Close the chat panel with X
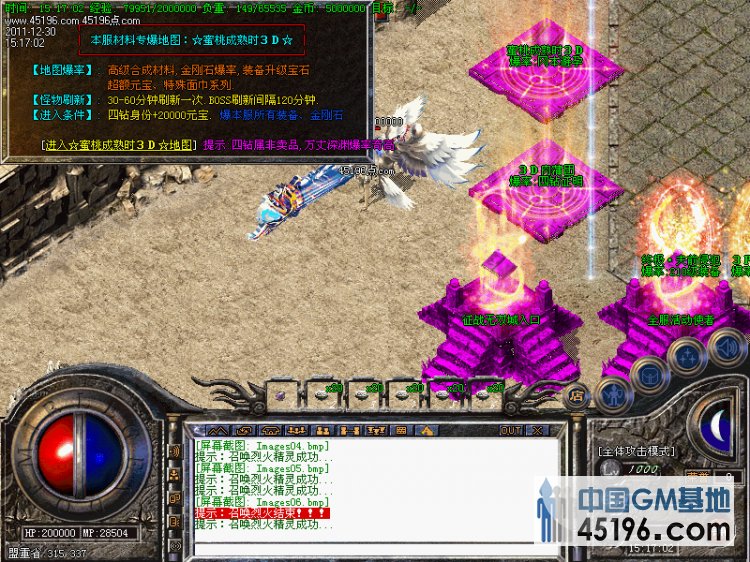This screenshot has height=562, width=750. (536, 430)
